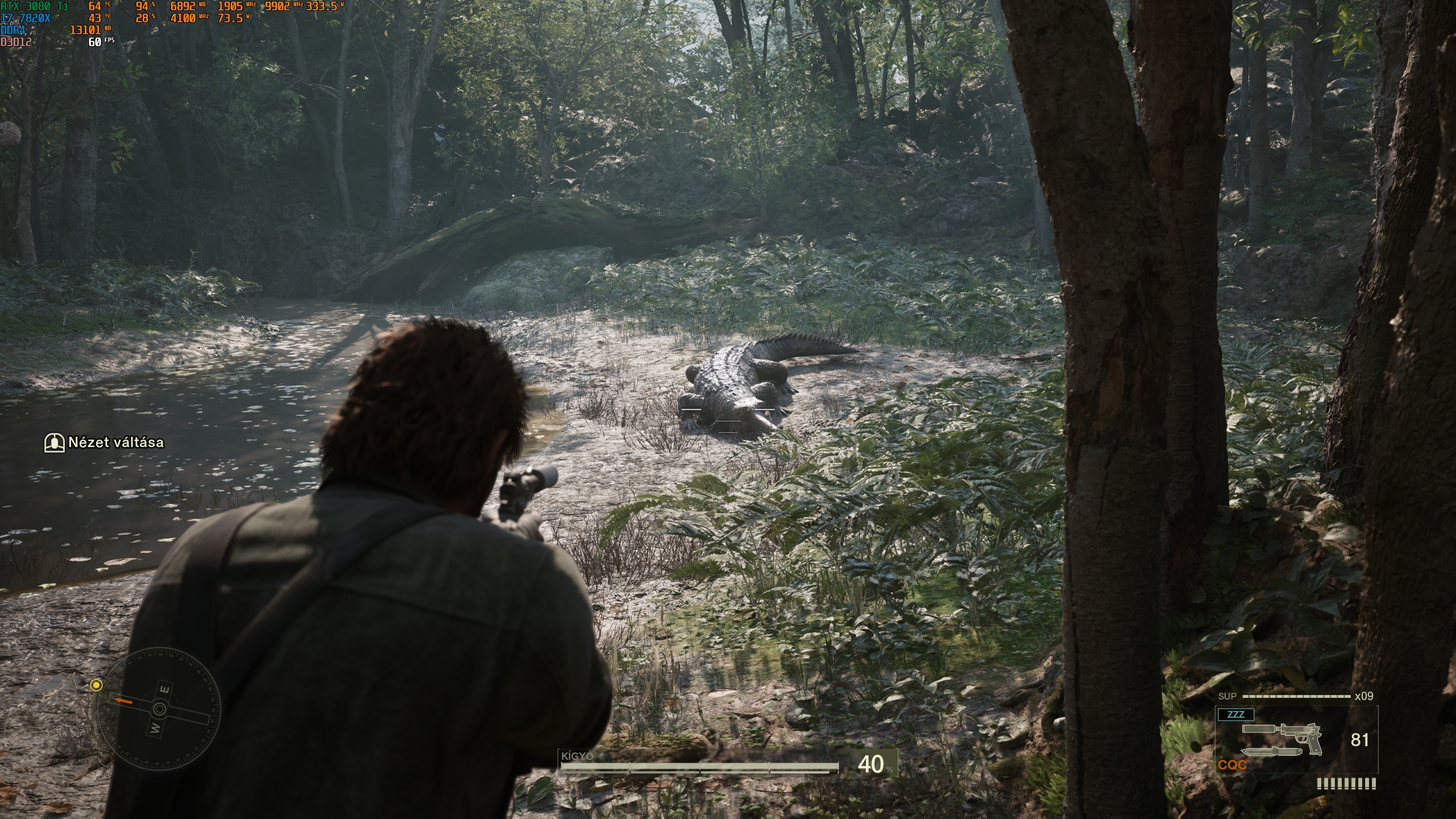Click the yellow objective marker by the compass
Viewport: 1456px width, 819px height.
tap(97, 685)
